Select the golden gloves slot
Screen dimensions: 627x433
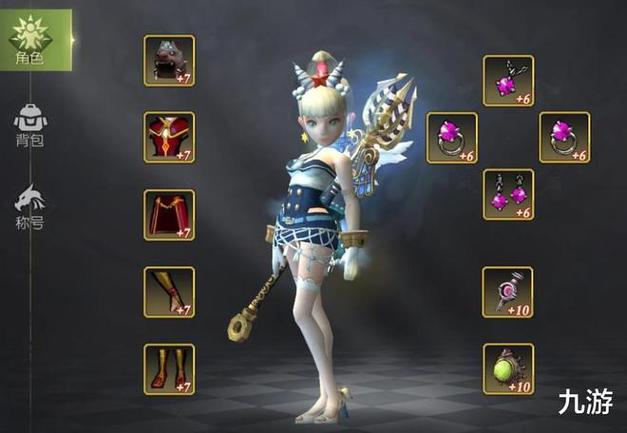(169, 291)
